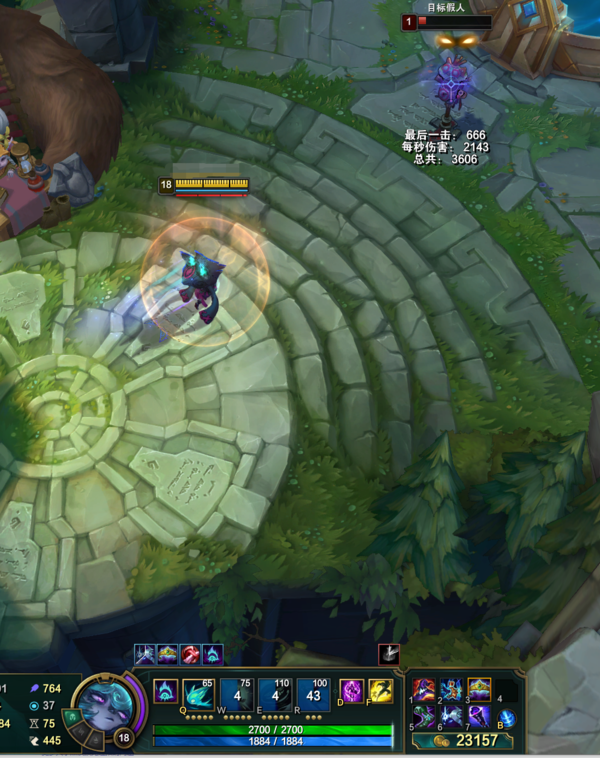600x758 pixels.
Task: Select the W ability with 75 mana cost
Action: [x=236, y=693]
